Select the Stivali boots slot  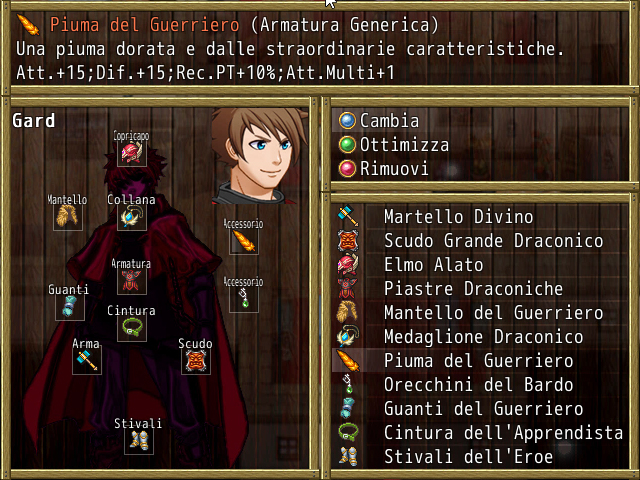tap(138, 440)
